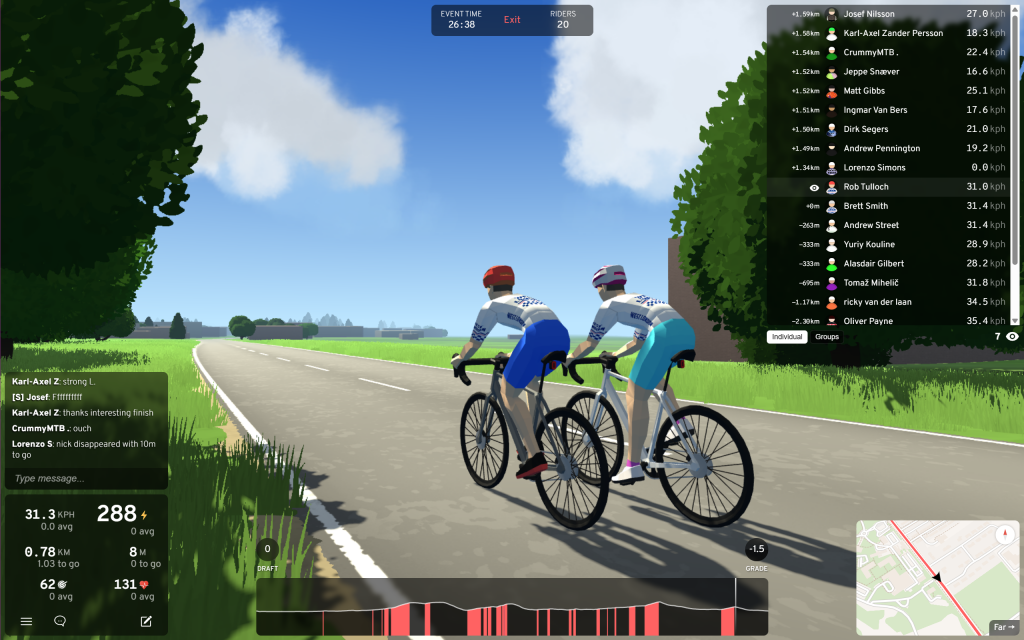Select Lorenzo Simons in the rider list
Screen dimensions: 1024x640
pos(874,168)
